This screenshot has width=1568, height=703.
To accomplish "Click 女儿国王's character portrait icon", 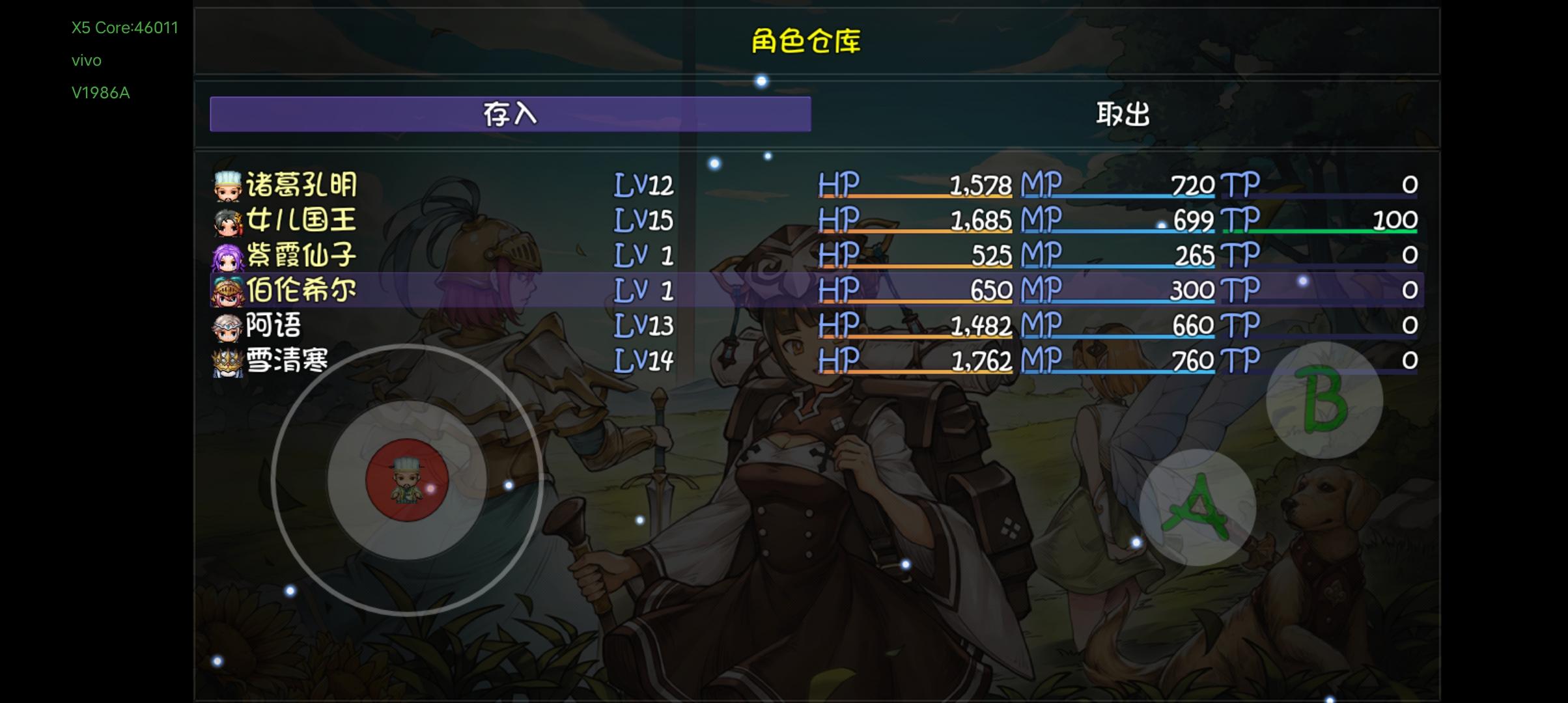I will click(x=225, y=220).
